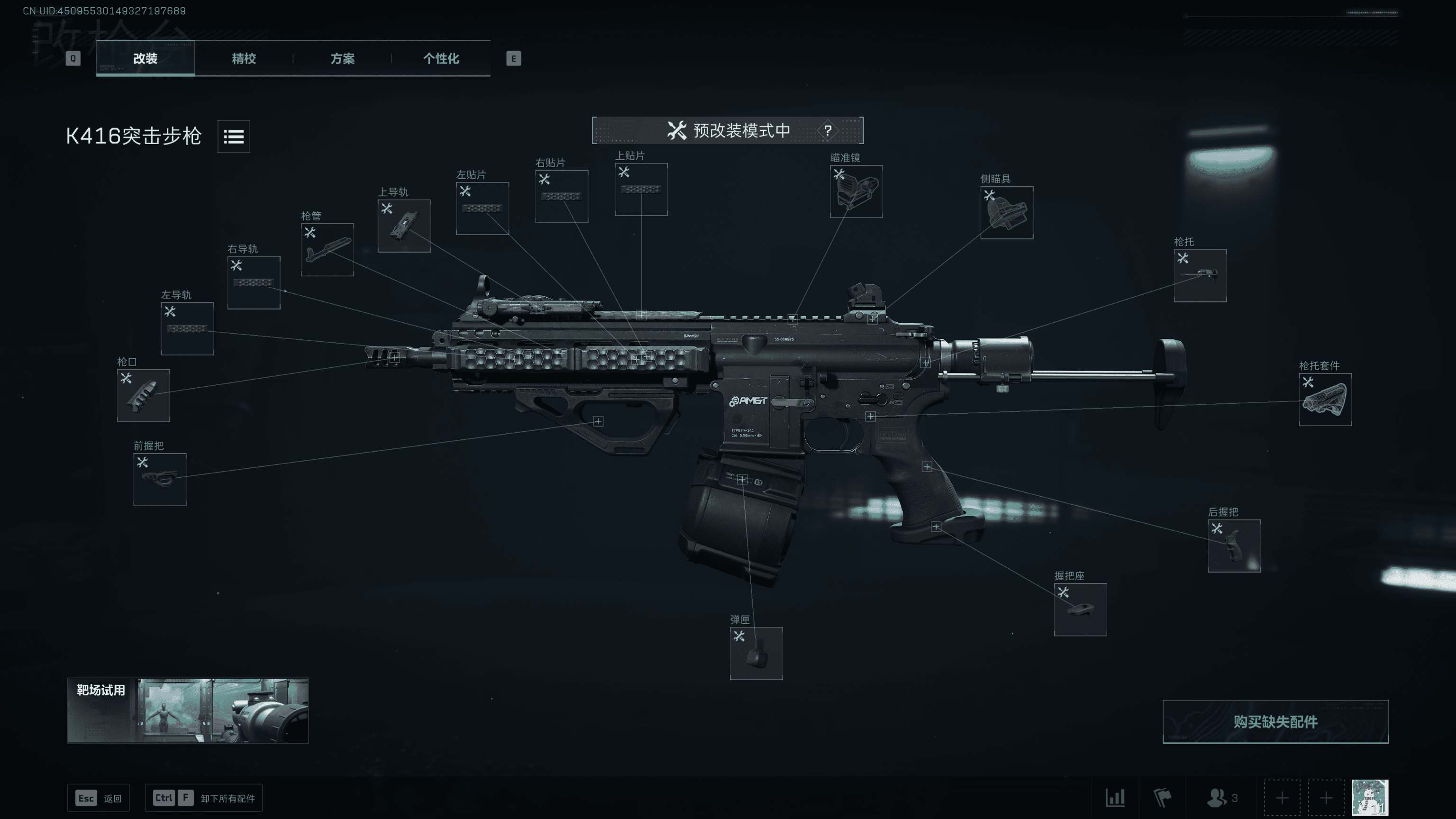Switch to the 精校 tab
This screenshot has height=819, width=1456.
244,58
